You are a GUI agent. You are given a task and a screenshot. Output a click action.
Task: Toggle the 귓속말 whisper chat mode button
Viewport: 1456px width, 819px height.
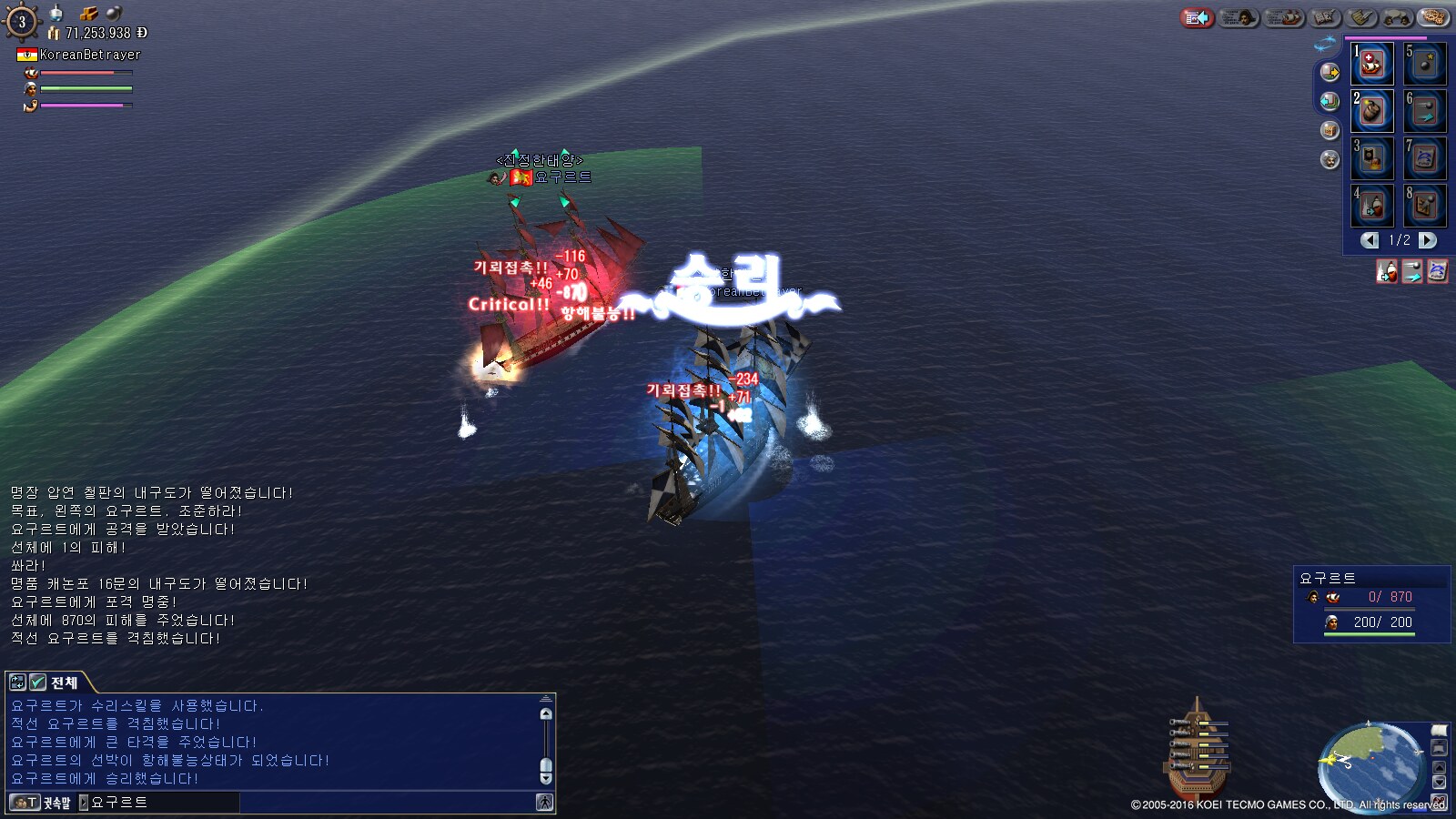(x=40, y=803)
